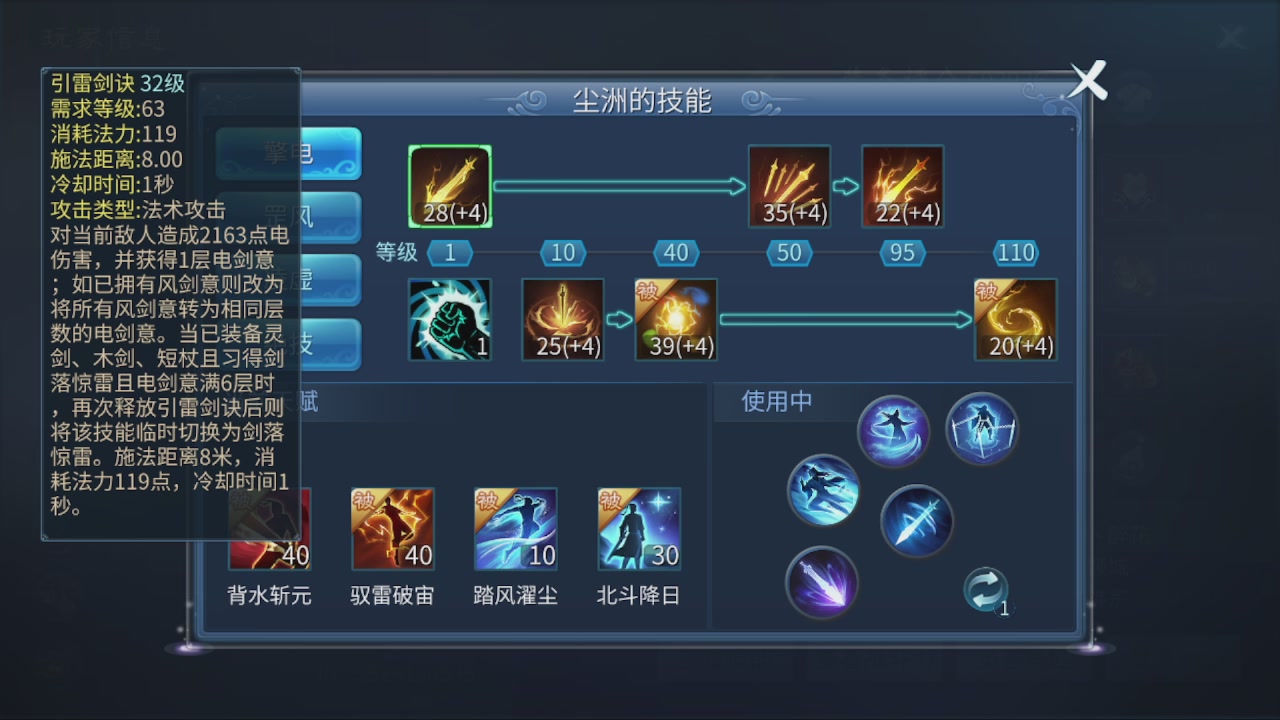Select the highlighted 引雷剑诀 skill icon
Screen dimensions: 1280x720
click(x=449, y=185)
